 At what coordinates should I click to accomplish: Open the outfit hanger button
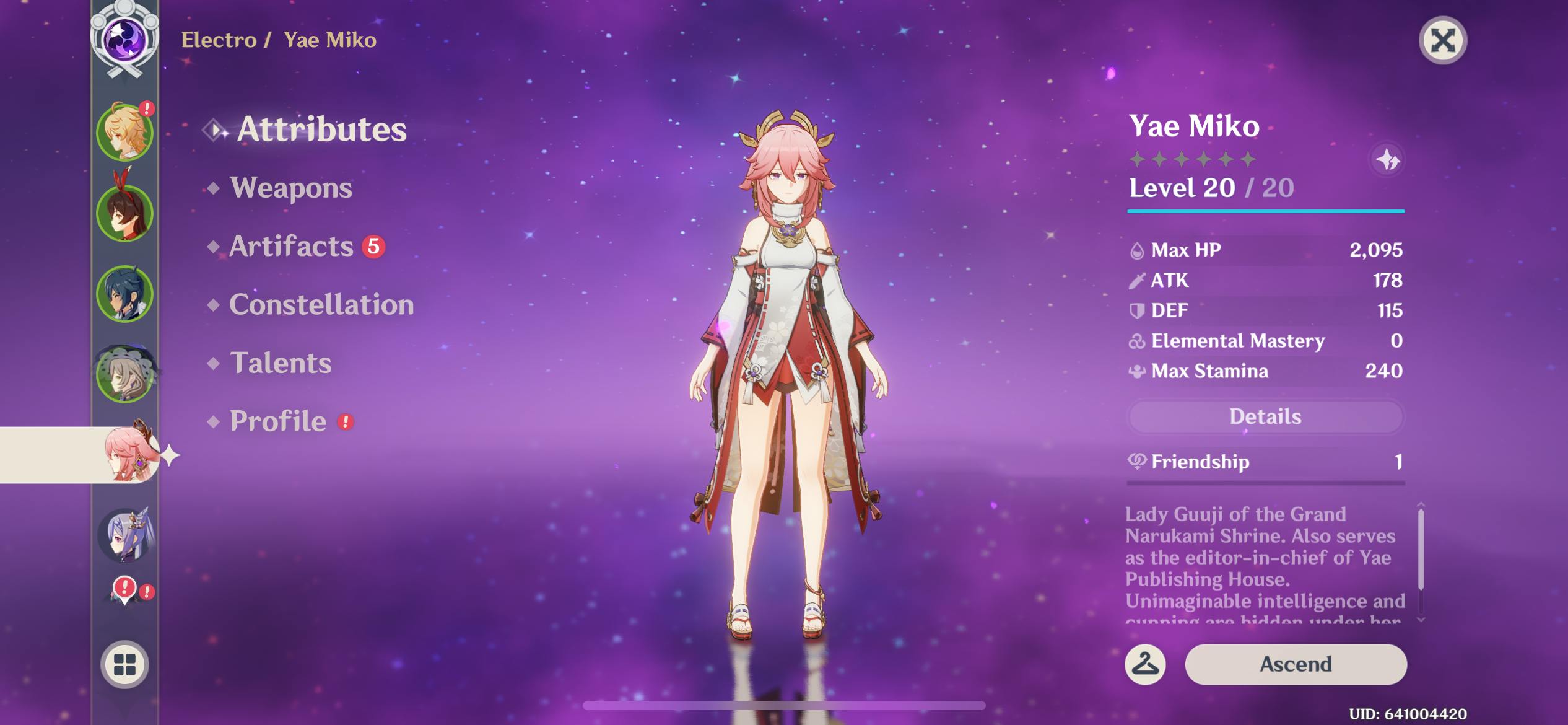pos(1145,664)
